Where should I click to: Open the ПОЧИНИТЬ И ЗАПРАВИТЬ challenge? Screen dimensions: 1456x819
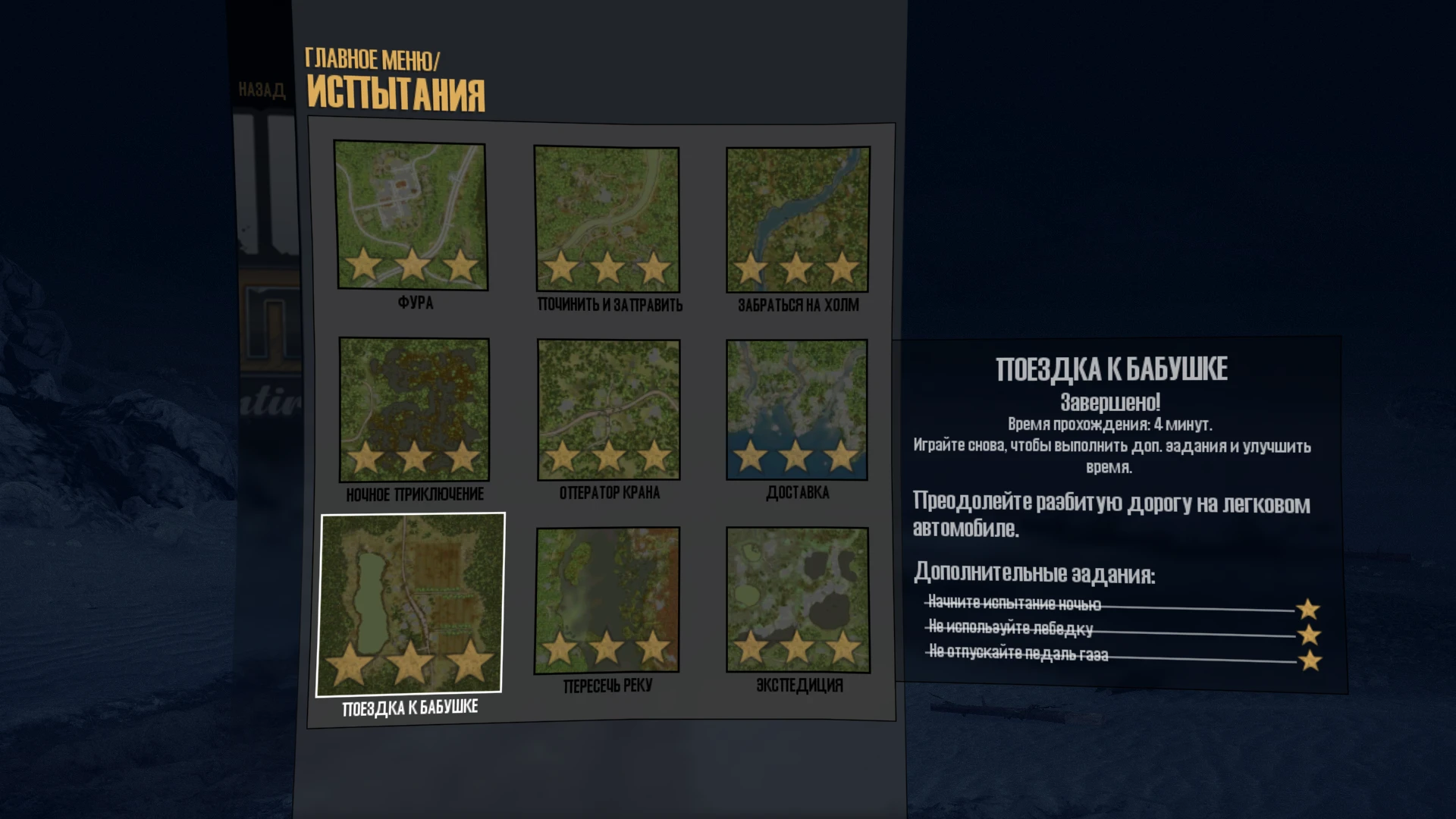[x=605, y=217]
